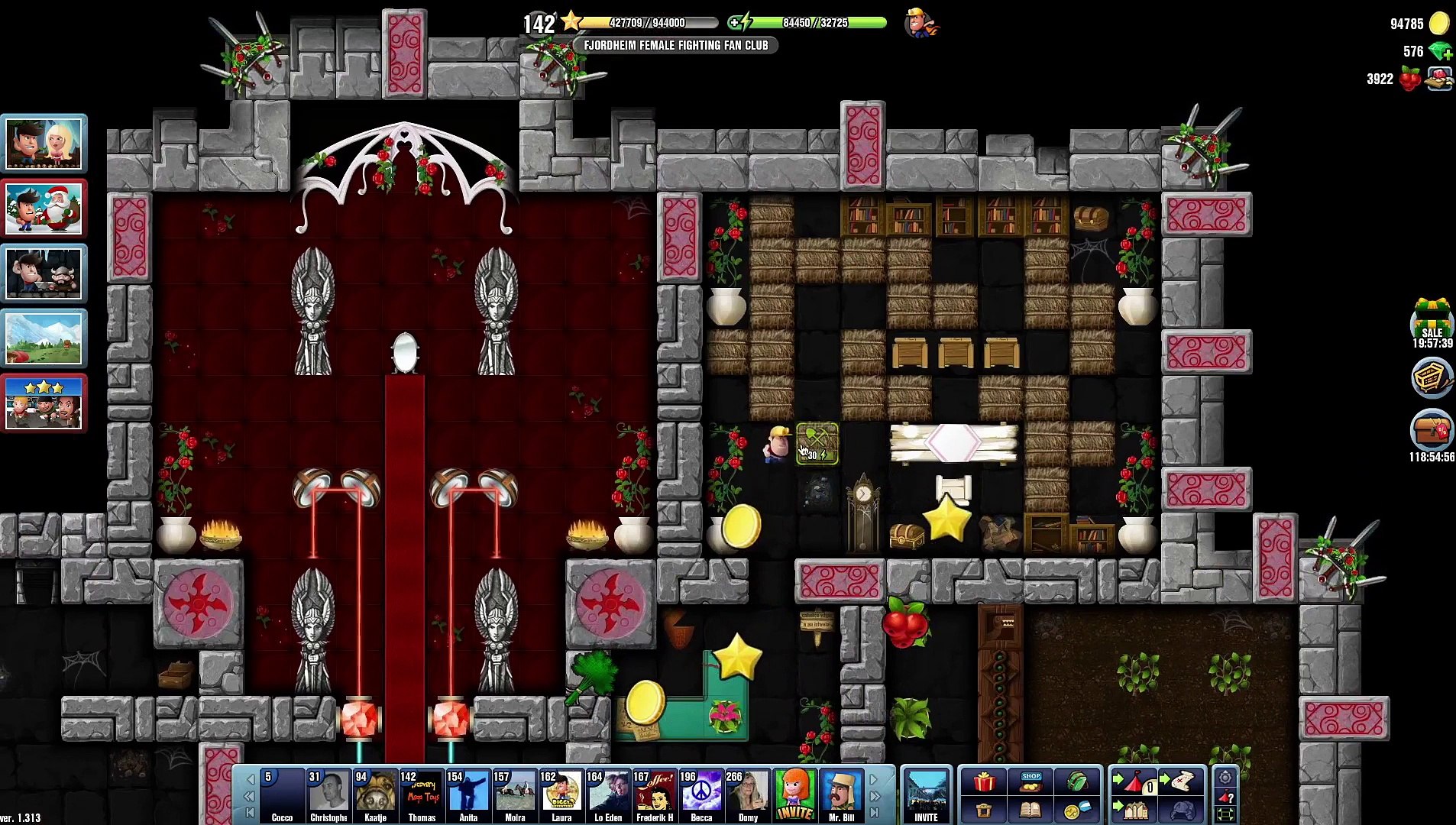Select Mr. Bill friend tile
Screen dimensions: 1456x825
point(841,796)
